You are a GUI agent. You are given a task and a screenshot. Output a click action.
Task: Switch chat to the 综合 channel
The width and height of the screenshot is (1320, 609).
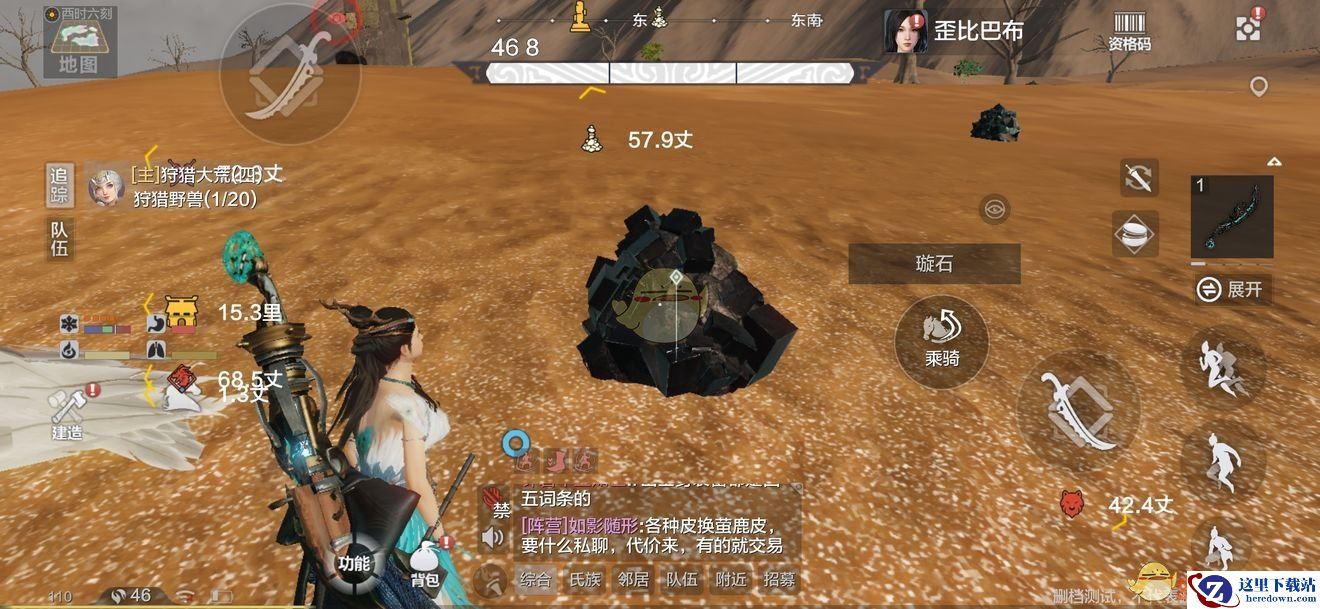(534, 579)
